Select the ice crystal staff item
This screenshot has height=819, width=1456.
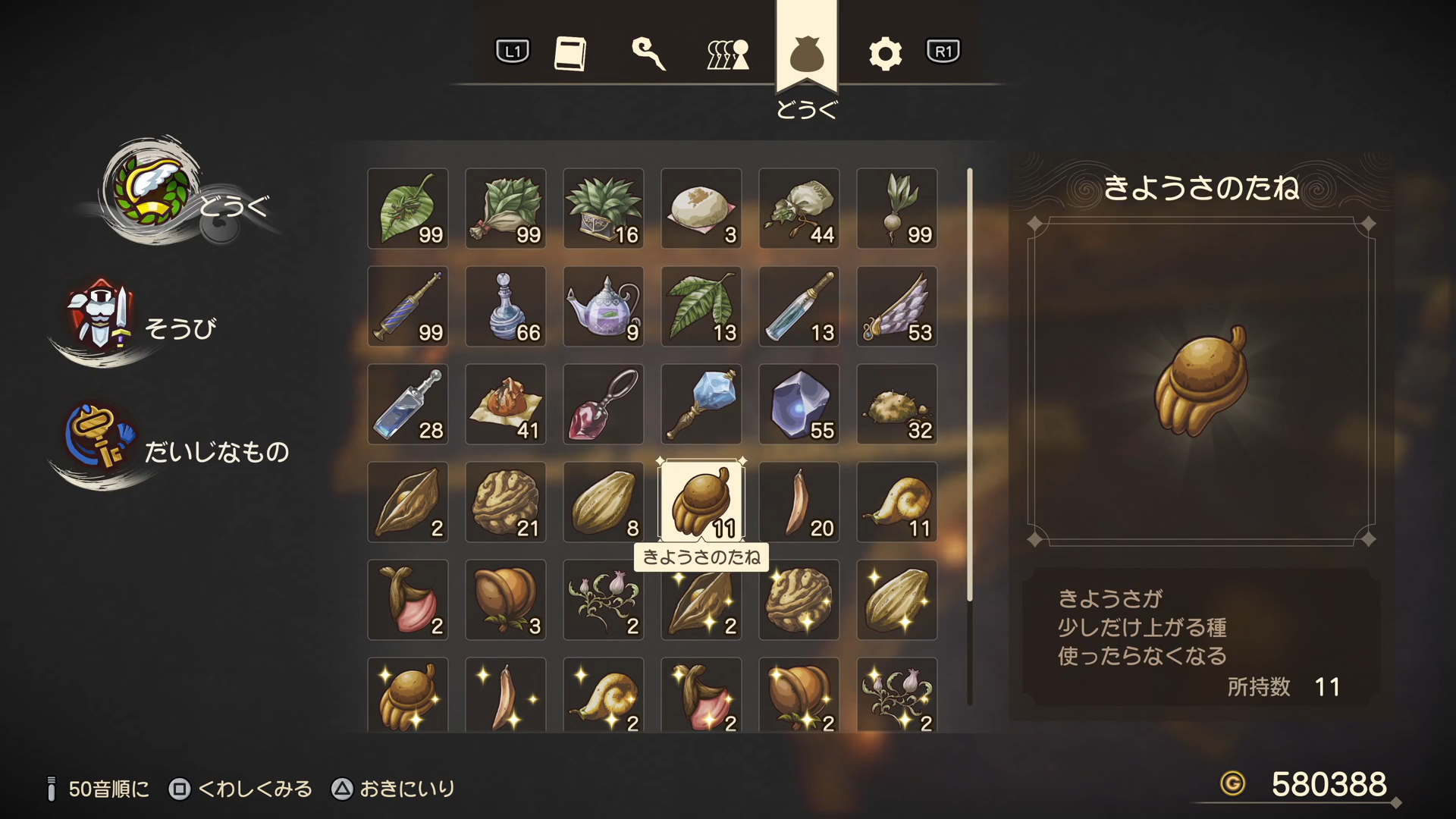tap(701, 404)
